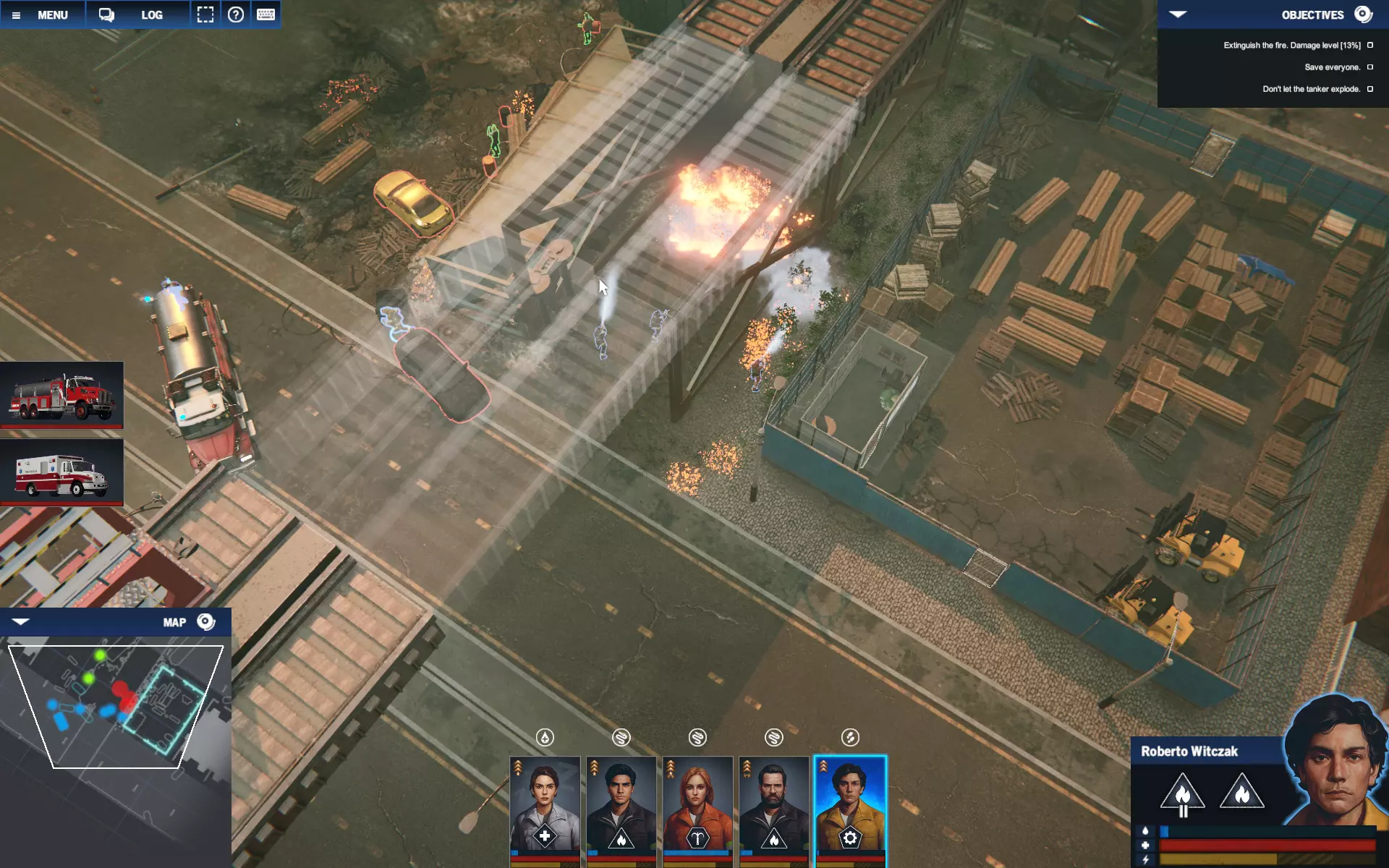Click the Map panel target icon
The image size is (1389, 868).
pos(206,622)
